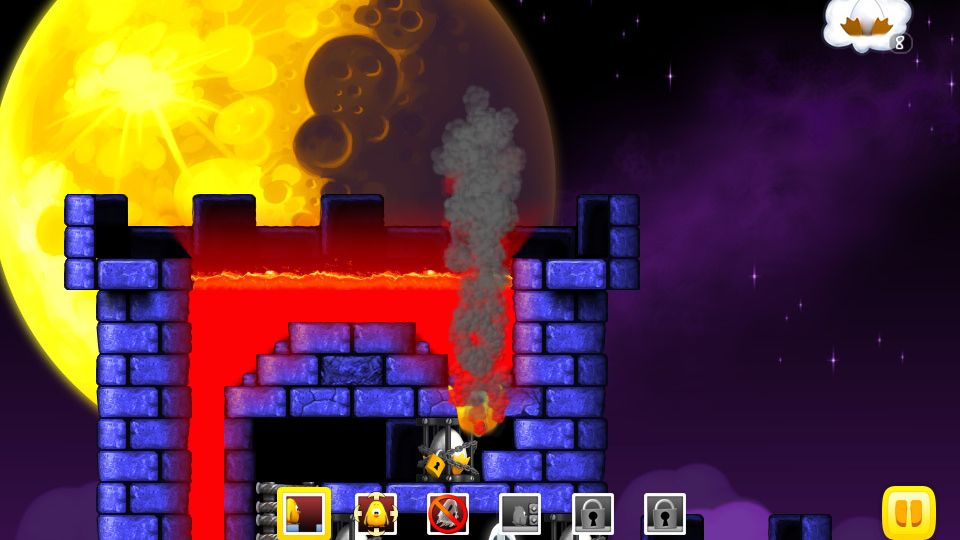Choose the telewarp chick tool with arrows
960x540 pixels.
(376, 514)
